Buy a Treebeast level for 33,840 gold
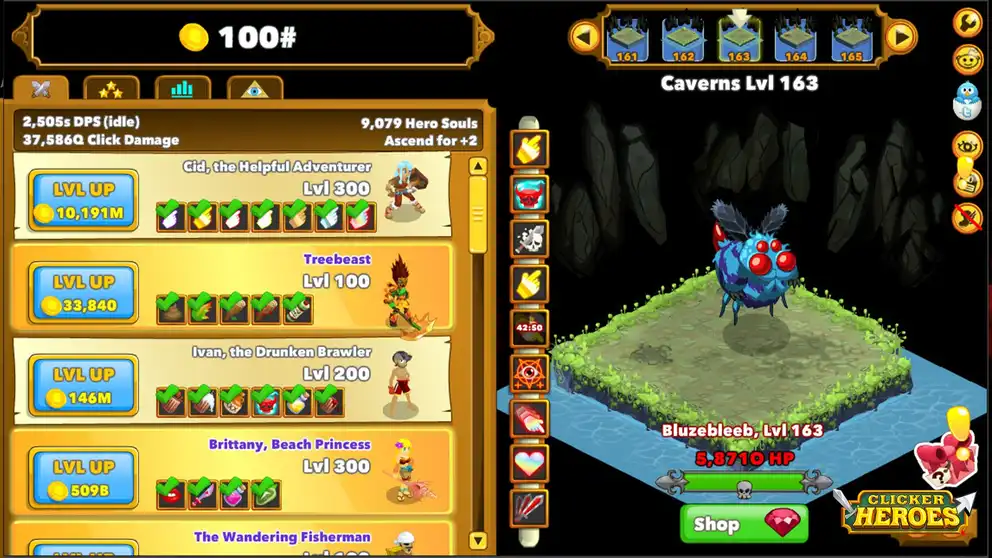The image size is (992, 558). tap(84, 293)
